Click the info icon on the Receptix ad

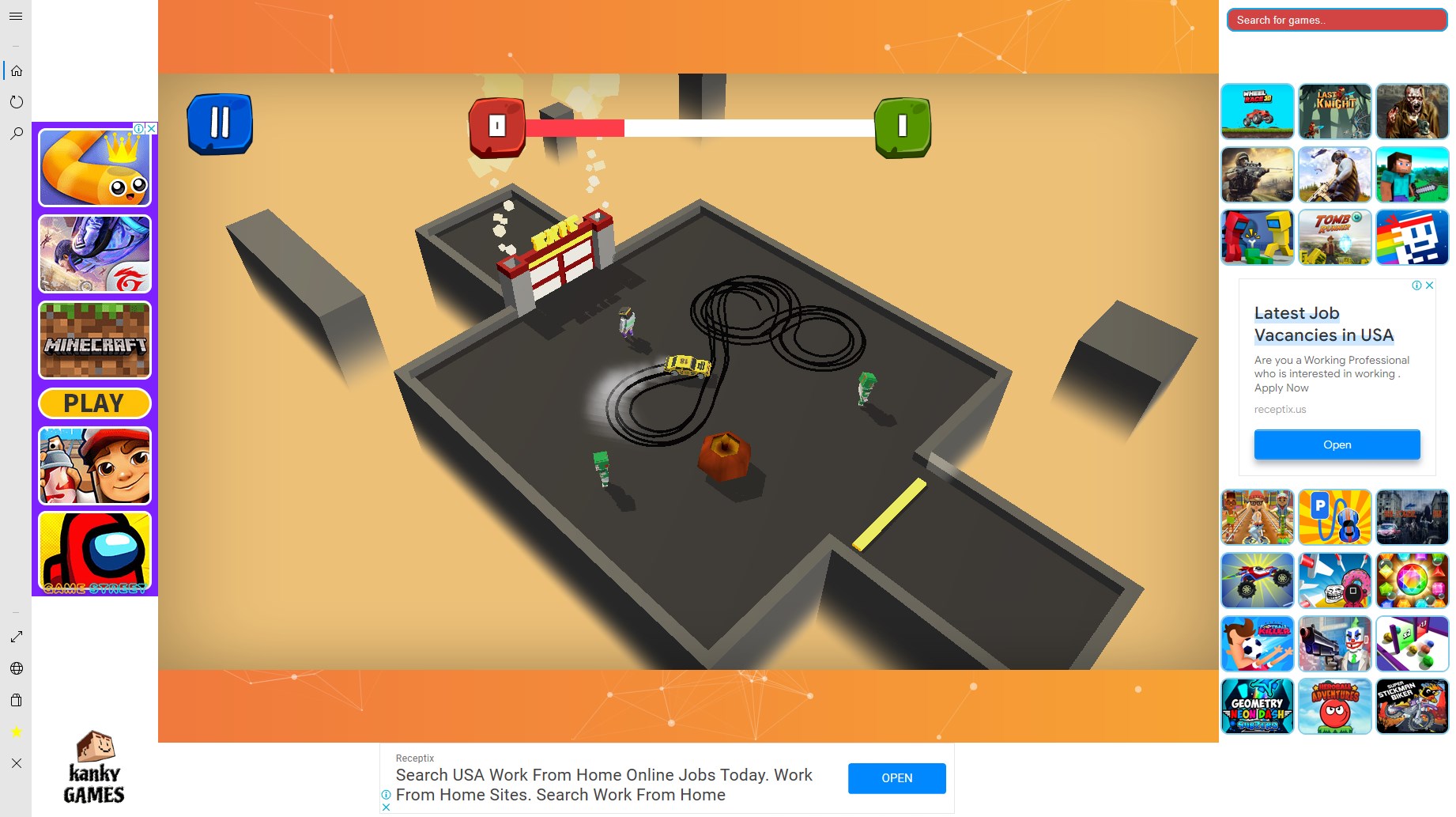pos(386,795)
